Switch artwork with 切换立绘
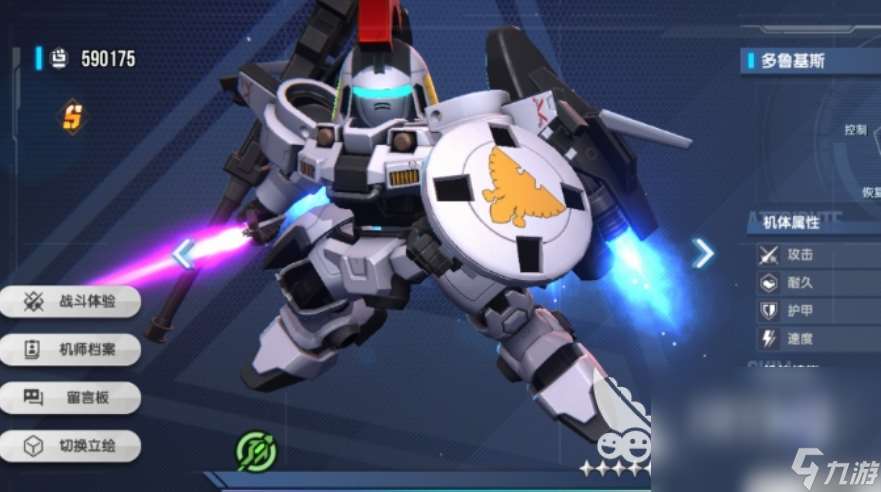This screenshot has width=881, height=492. tap(68, 446)
